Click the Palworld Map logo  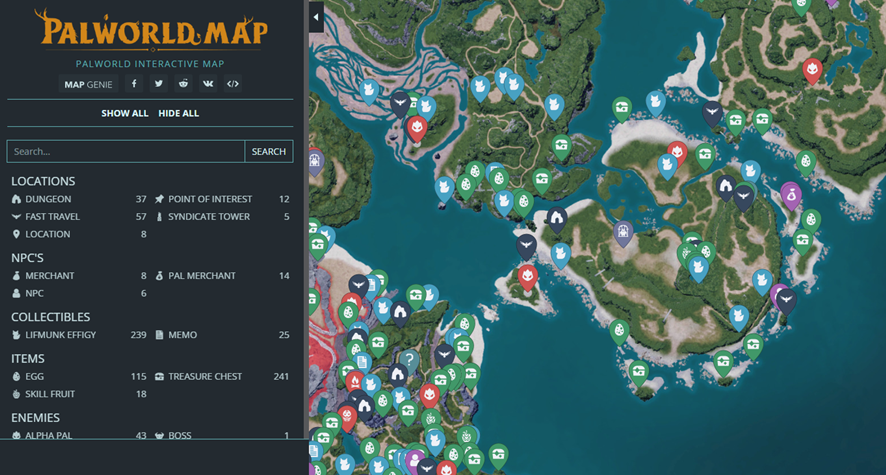[x=150, y=30]
